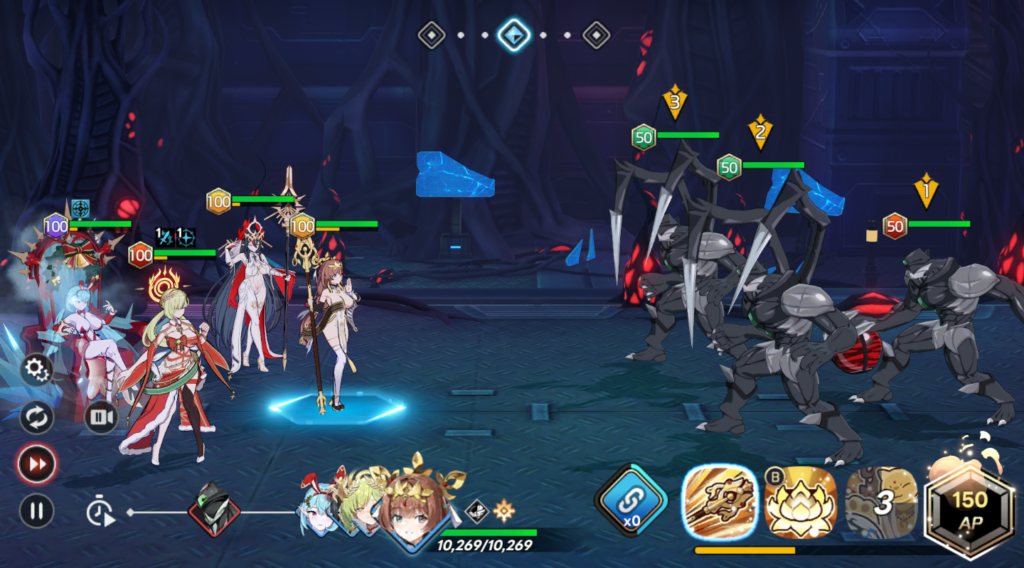Activate the red fast-forward speed button

click(x=36, y=464)
